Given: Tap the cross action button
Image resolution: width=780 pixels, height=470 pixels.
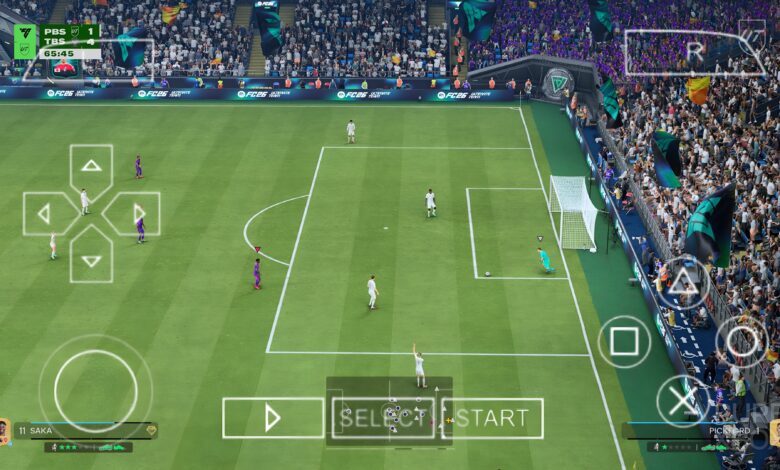Looking at the screenshot, I should [683, 401].
